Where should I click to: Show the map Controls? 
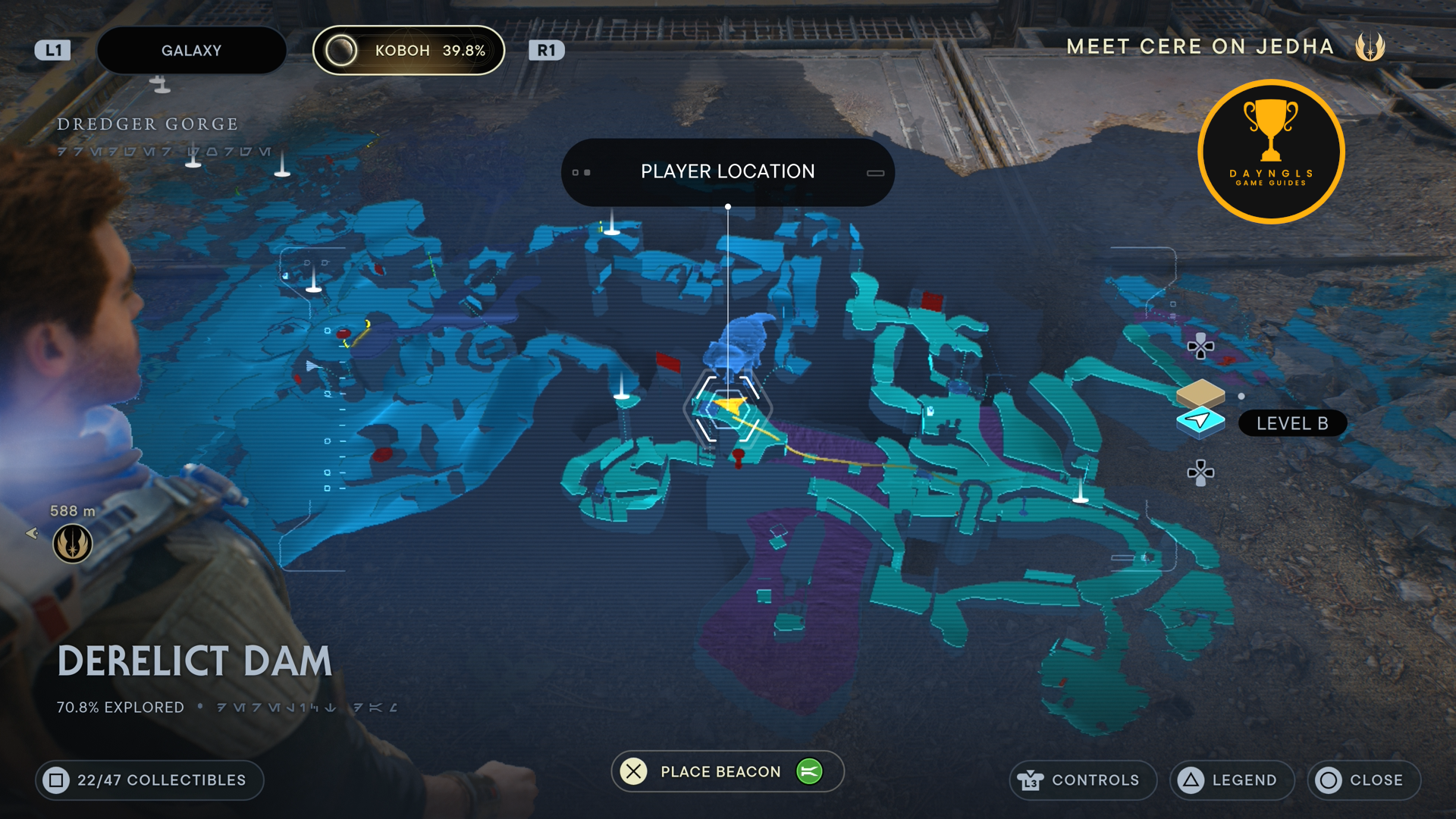click(1082, 780)
